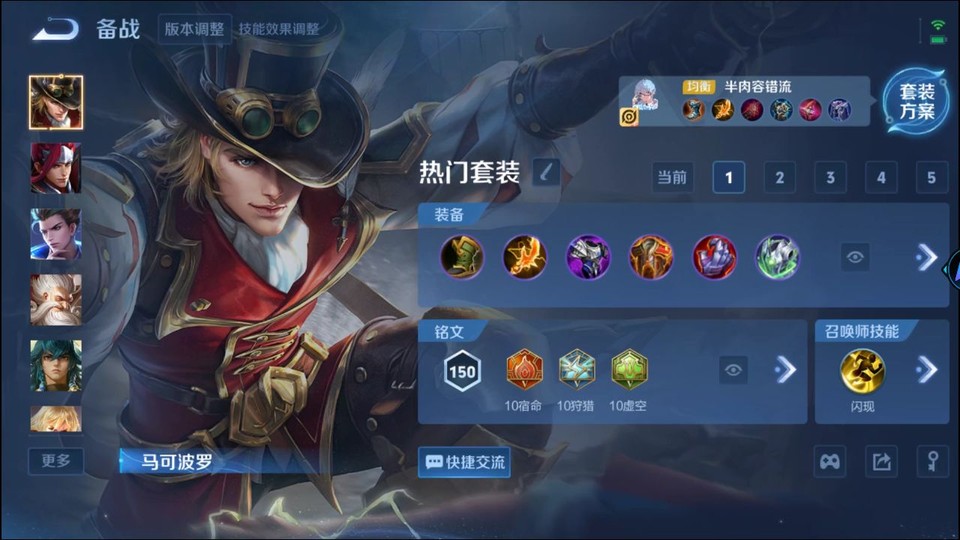
Task: Expand the 装备 equipment section arrow
Action: 927,257
